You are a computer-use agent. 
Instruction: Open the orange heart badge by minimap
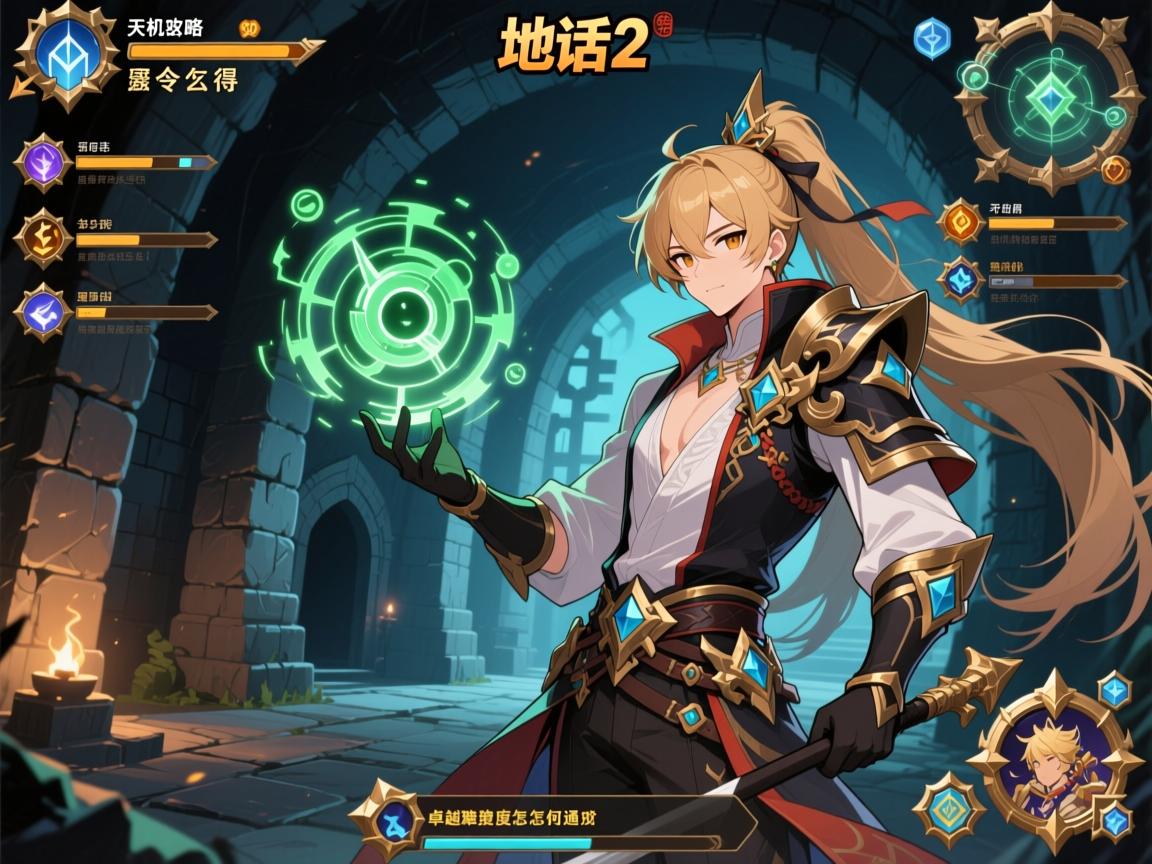(1116, 170)
